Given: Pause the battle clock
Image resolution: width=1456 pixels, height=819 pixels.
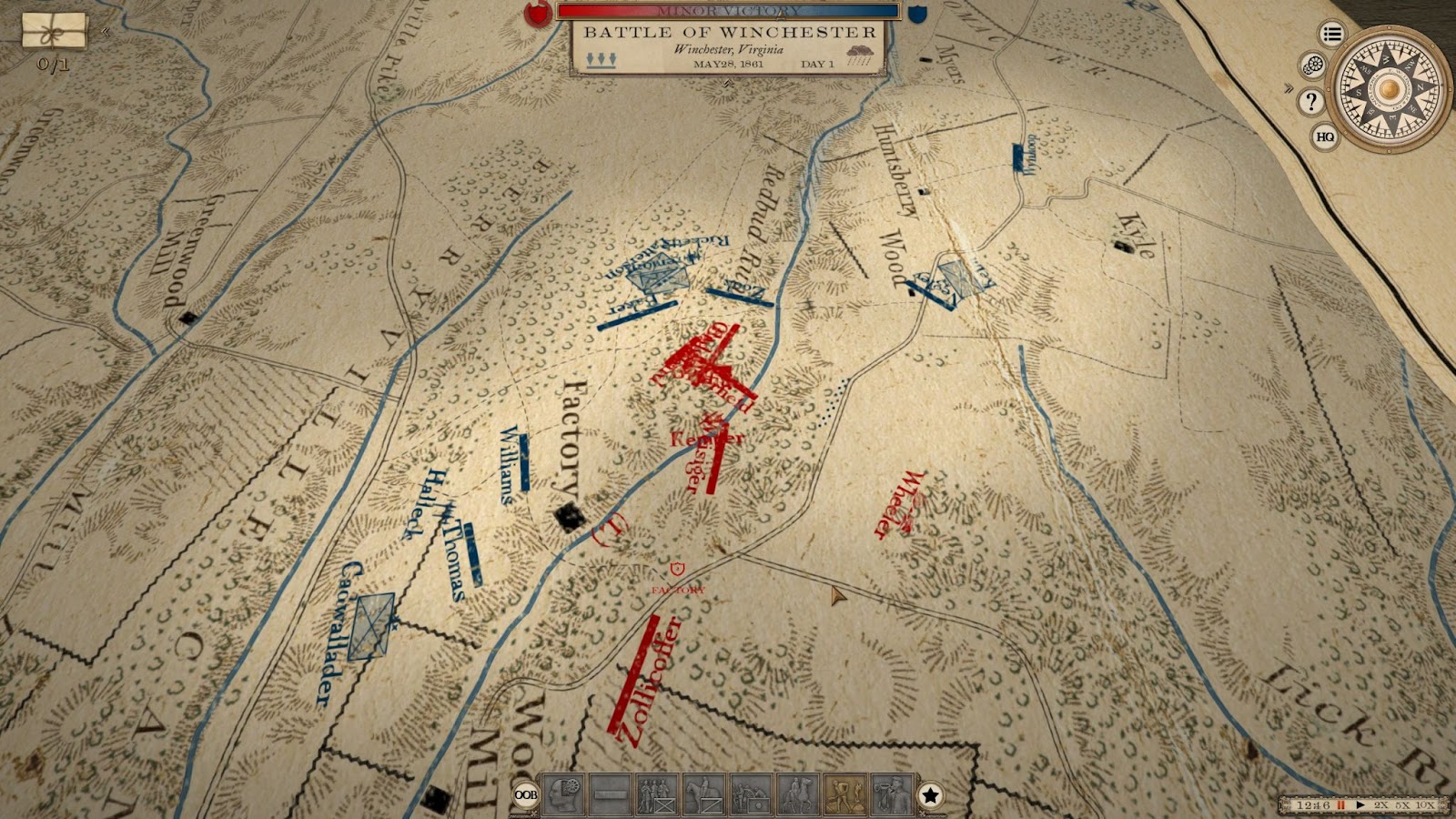Looking at the screenshot, I should coord(1340,805).
